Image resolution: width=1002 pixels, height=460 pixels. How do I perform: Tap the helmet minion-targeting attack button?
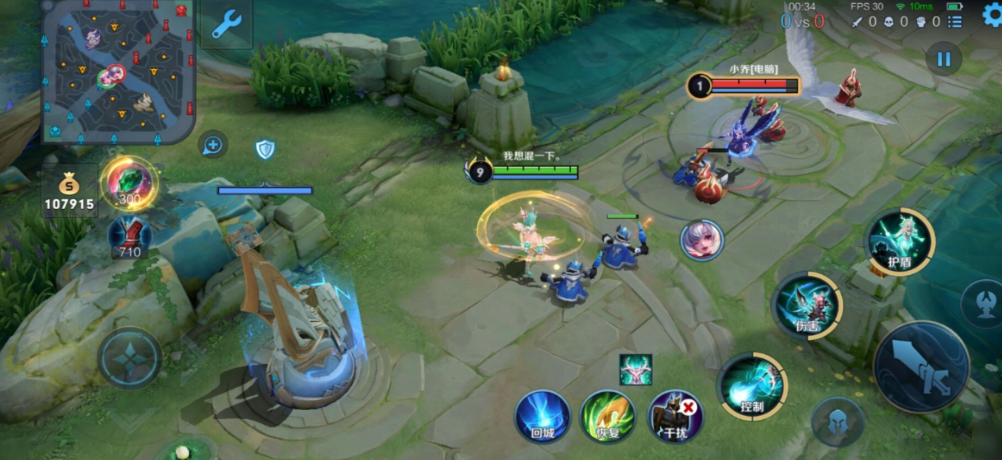click(x=837, y=422)
